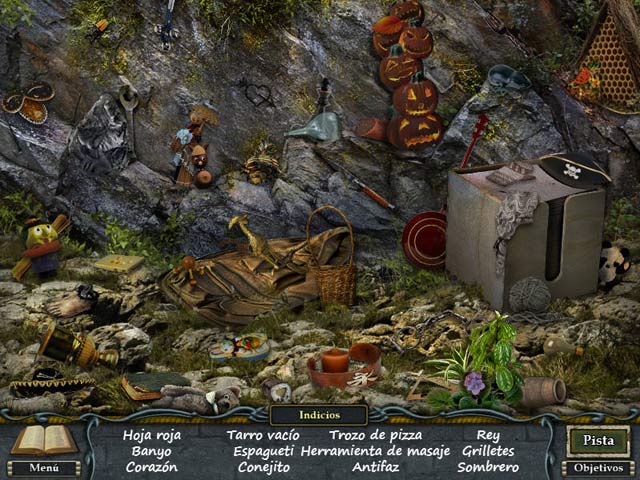Show the Objetivos panel

coord(598,467)
